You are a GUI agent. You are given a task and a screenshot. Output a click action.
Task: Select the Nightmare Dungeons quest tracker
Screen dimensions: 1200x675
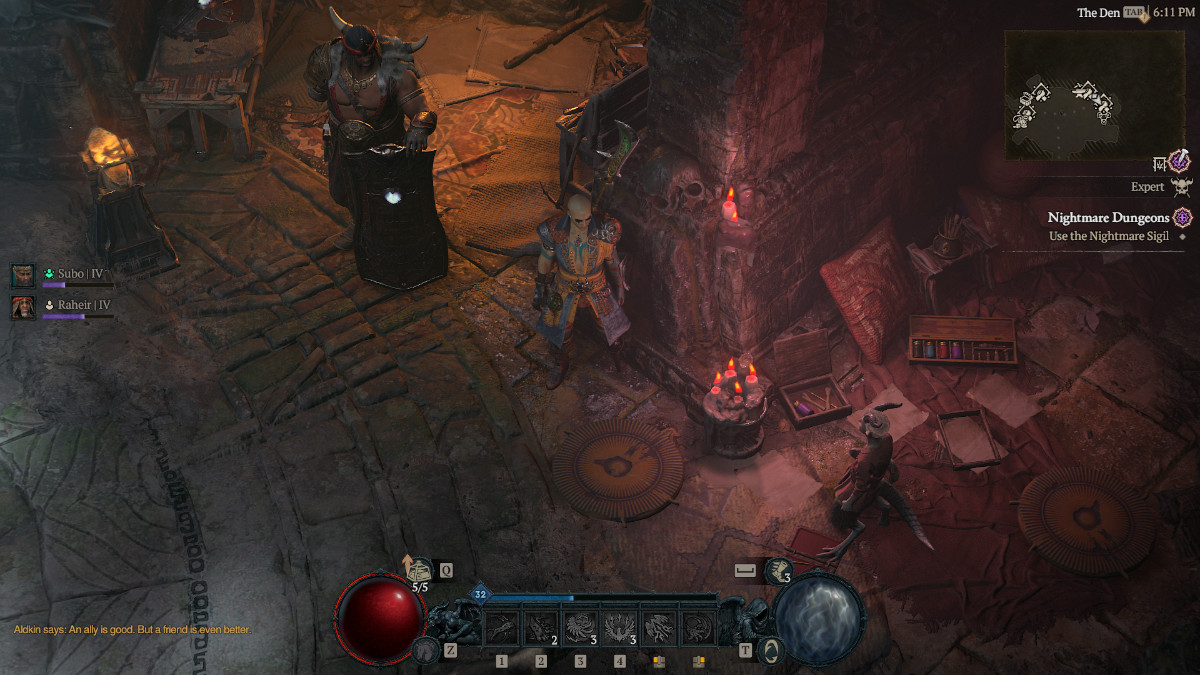point(1108,217)
